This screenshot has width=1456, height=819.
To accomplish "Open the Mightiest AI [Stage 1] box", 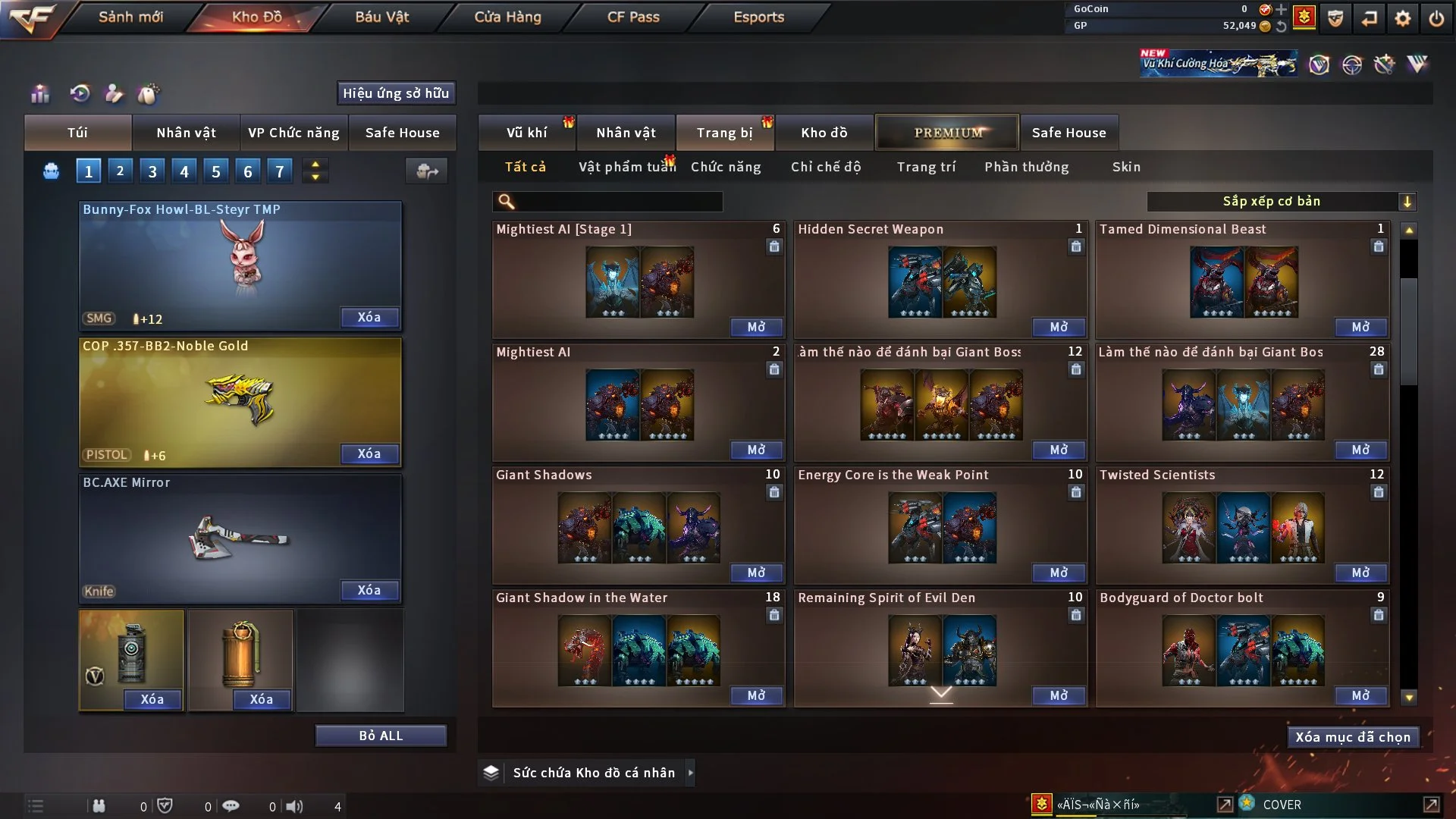I will (756, 327).
